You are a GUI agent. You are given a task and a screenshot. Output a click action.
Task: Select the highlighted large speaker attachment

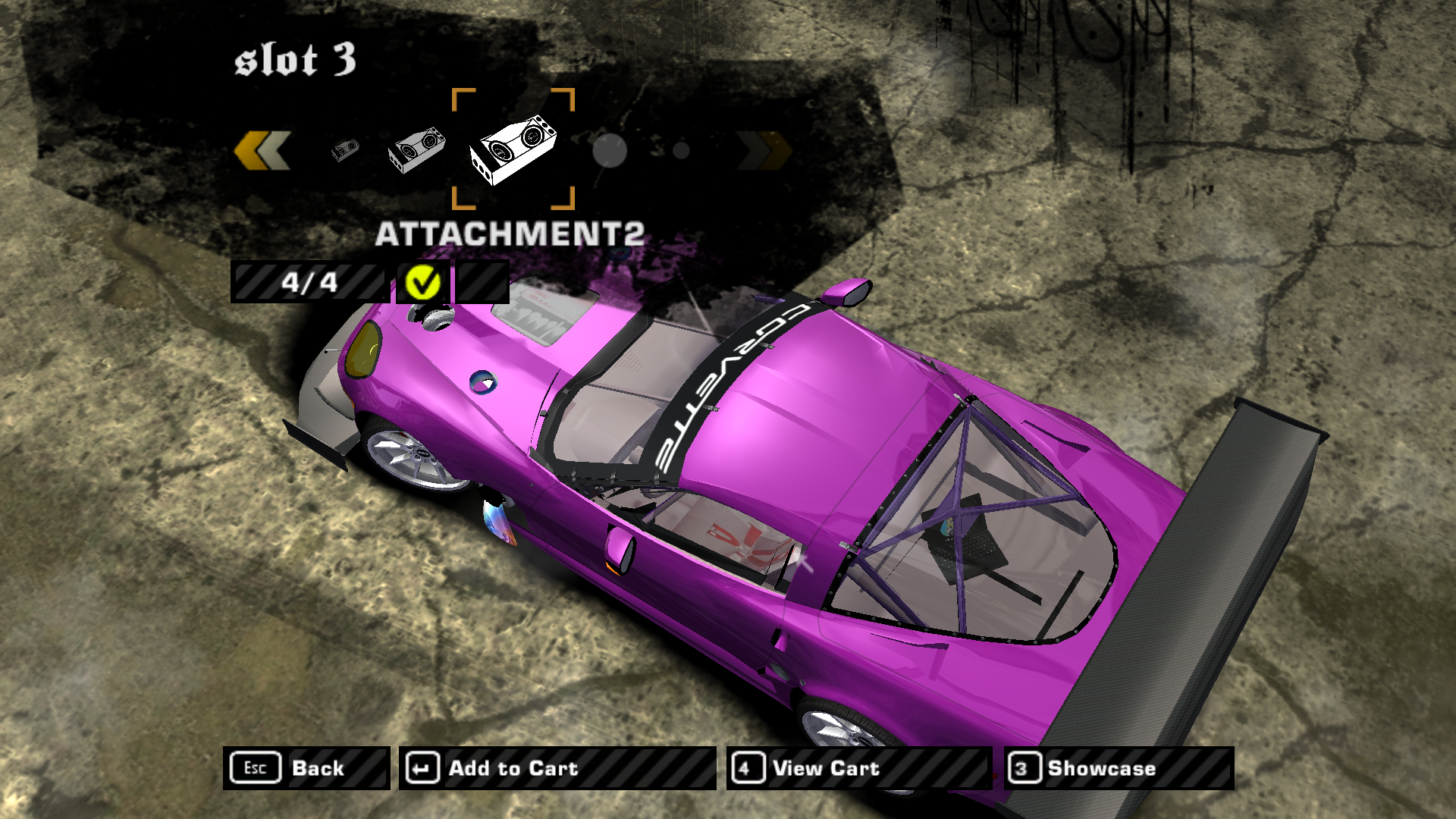(x=513, y=149)
